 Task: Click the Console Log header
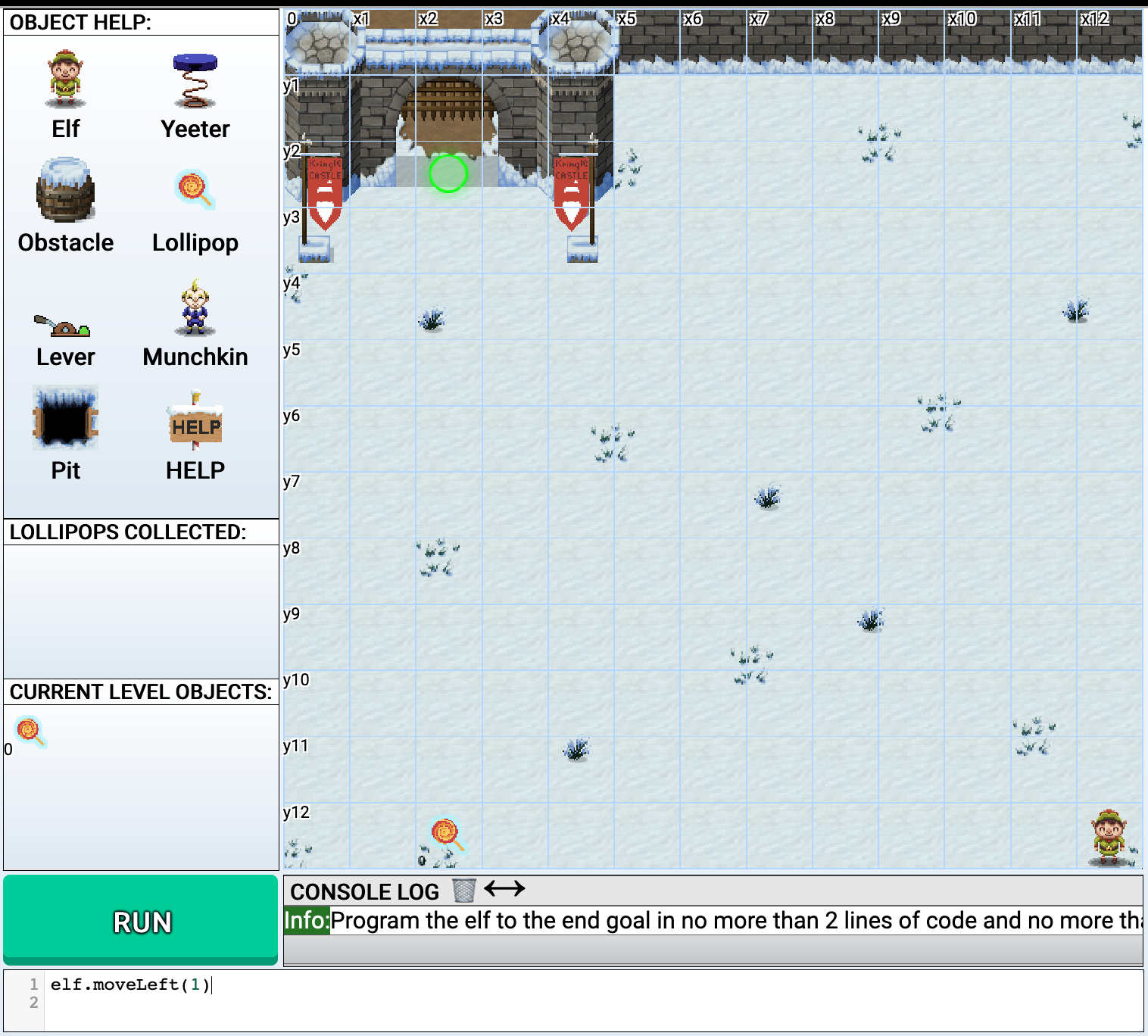tap(365, 891)
